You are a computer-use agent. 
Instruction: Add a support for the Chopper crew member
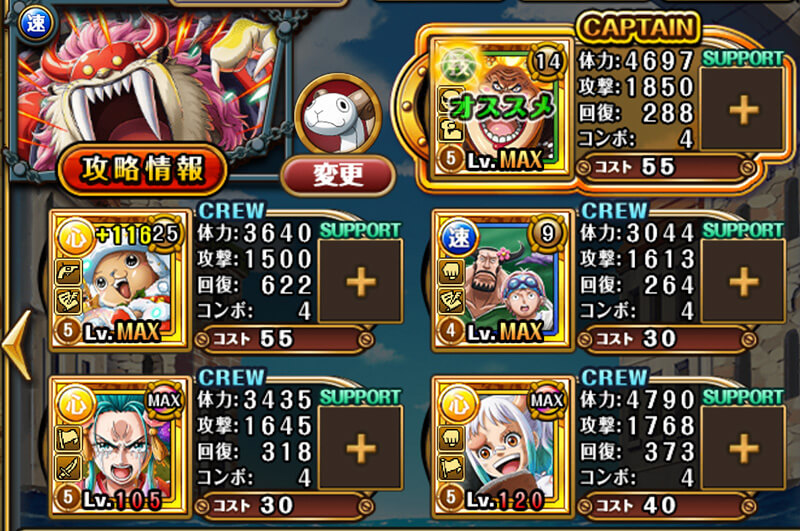(361, 282)
